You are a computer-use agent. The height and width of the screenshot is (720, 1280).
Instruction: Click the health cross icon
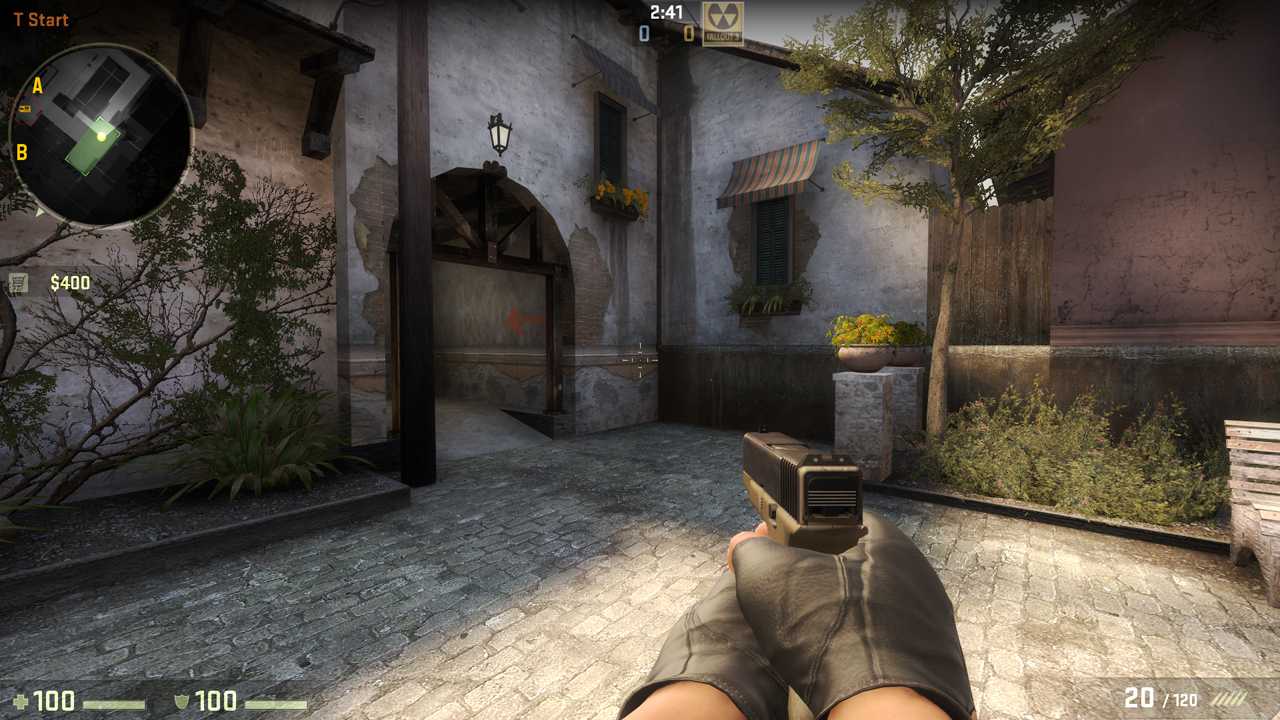[x=21, y=701]
